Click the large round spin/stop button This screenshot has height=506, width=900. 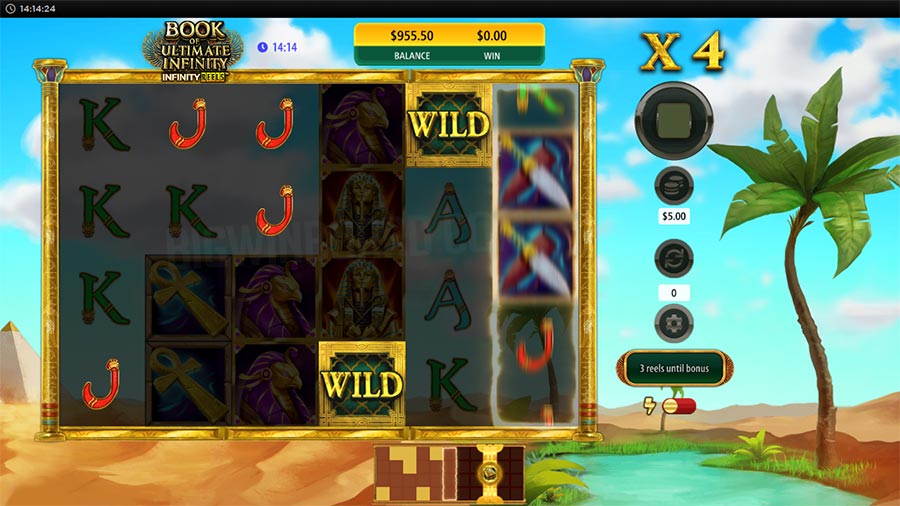674,121
